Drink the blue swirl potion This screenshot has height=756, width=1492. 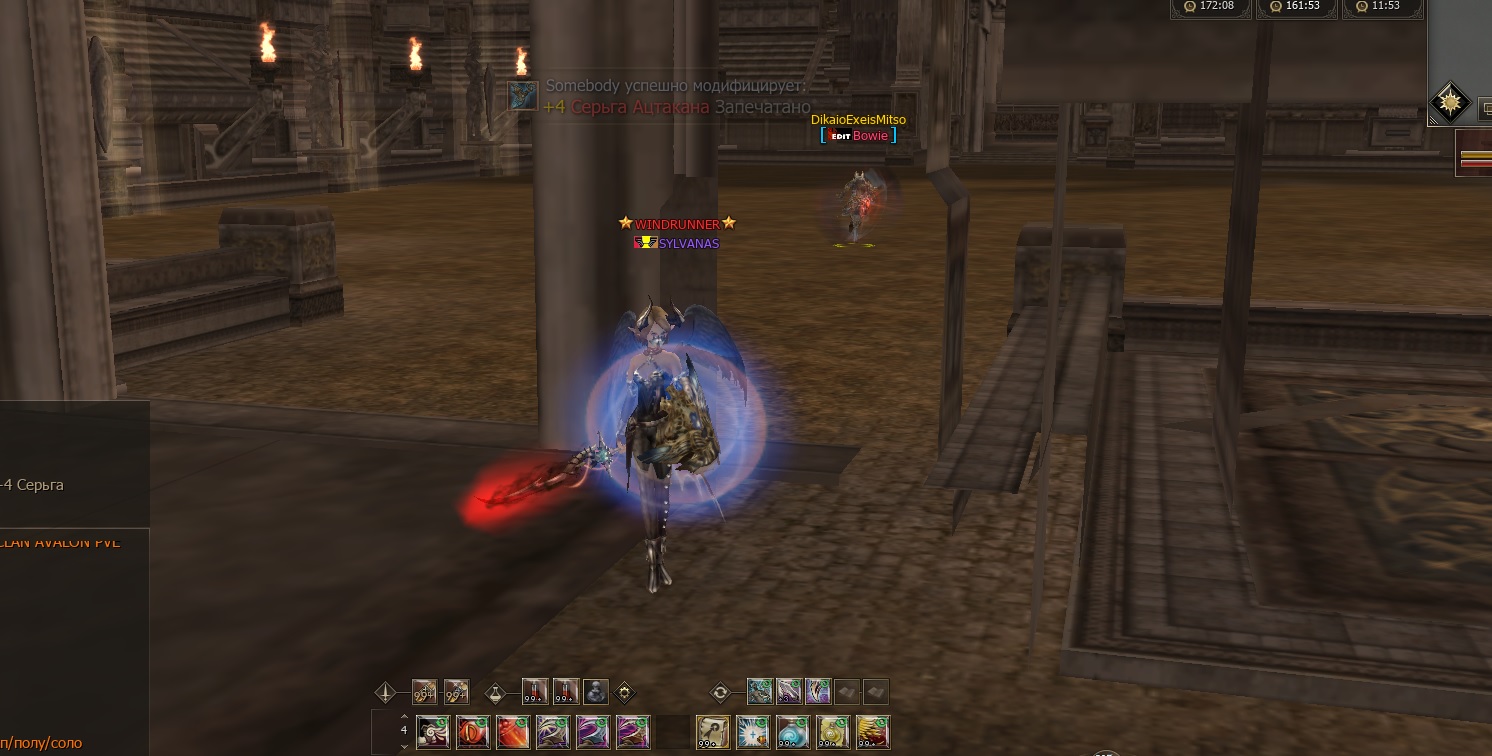[x=793, y=732]
